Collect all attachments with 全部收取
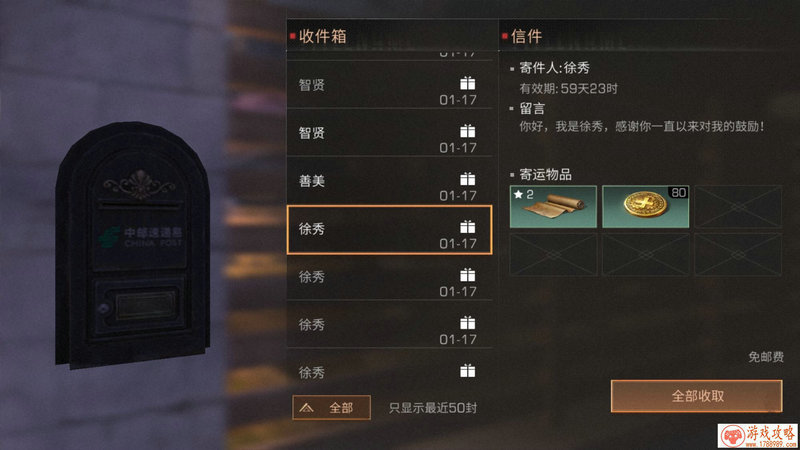 pyautogui.click(x=696, y=395)
